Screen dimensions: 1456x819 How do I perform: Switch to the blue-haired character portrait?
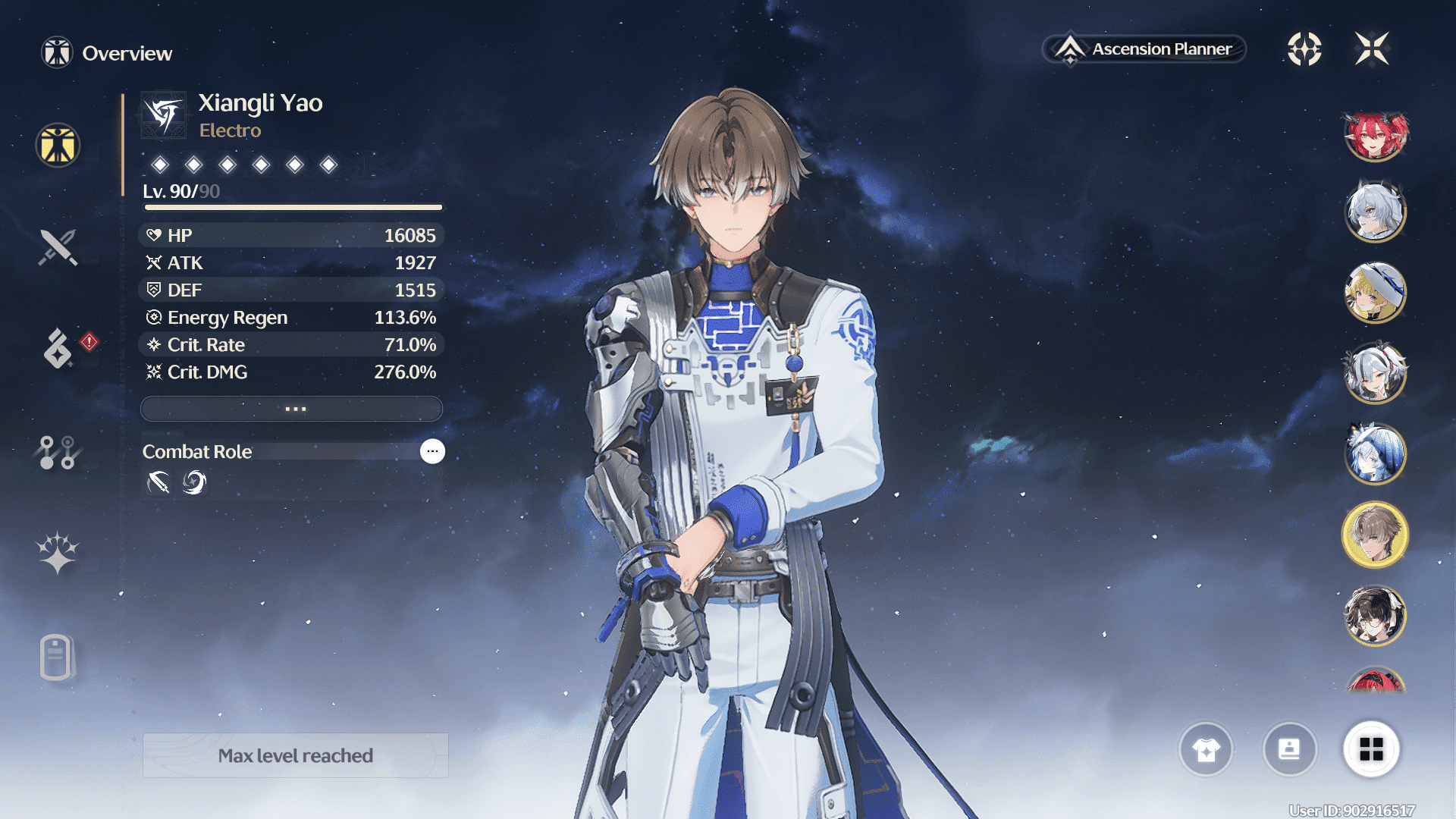(1375, 453)
